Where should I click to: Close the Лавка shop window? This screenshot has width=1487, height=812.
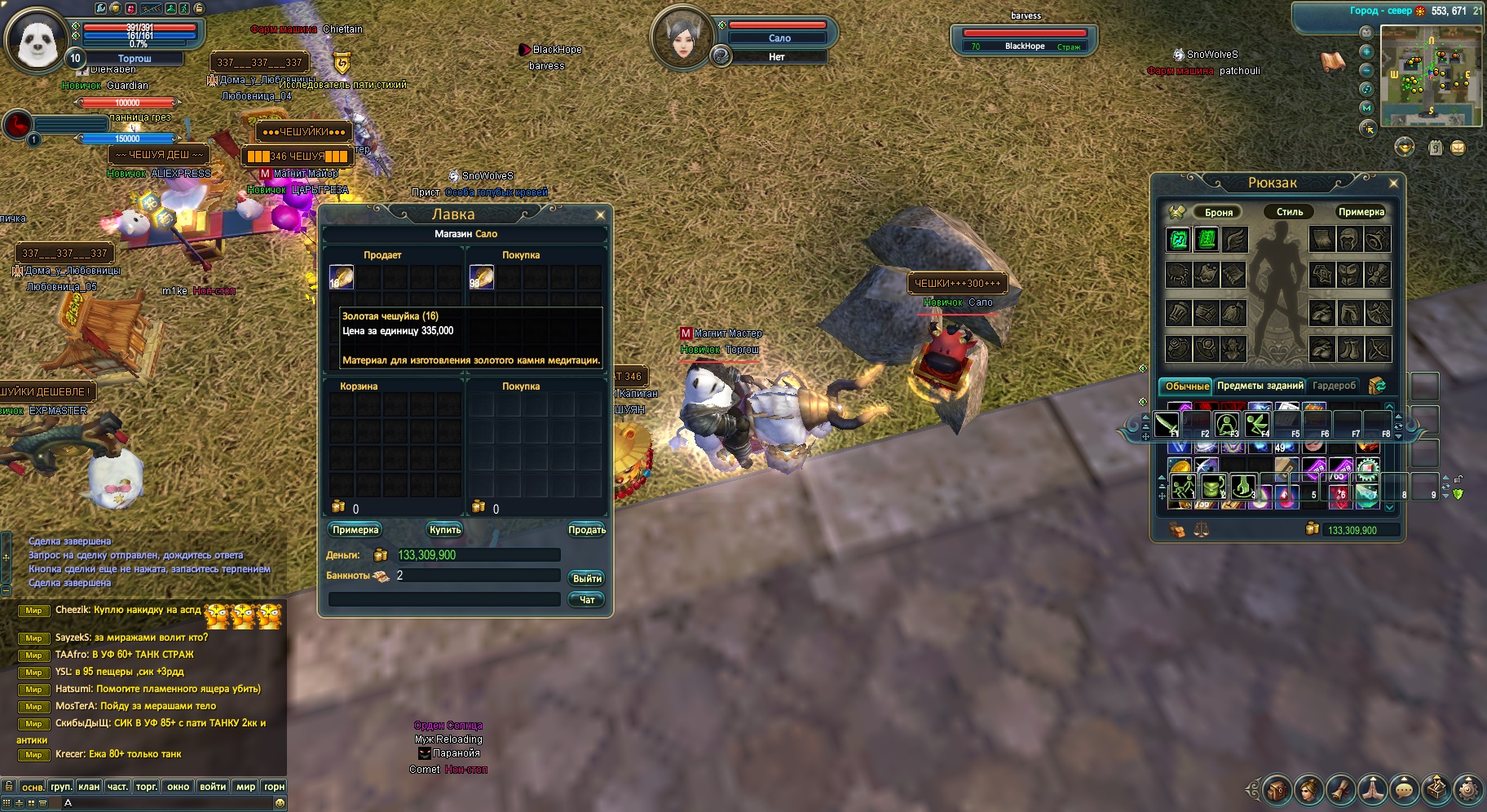pyautogui.click(x=601, y=215)
